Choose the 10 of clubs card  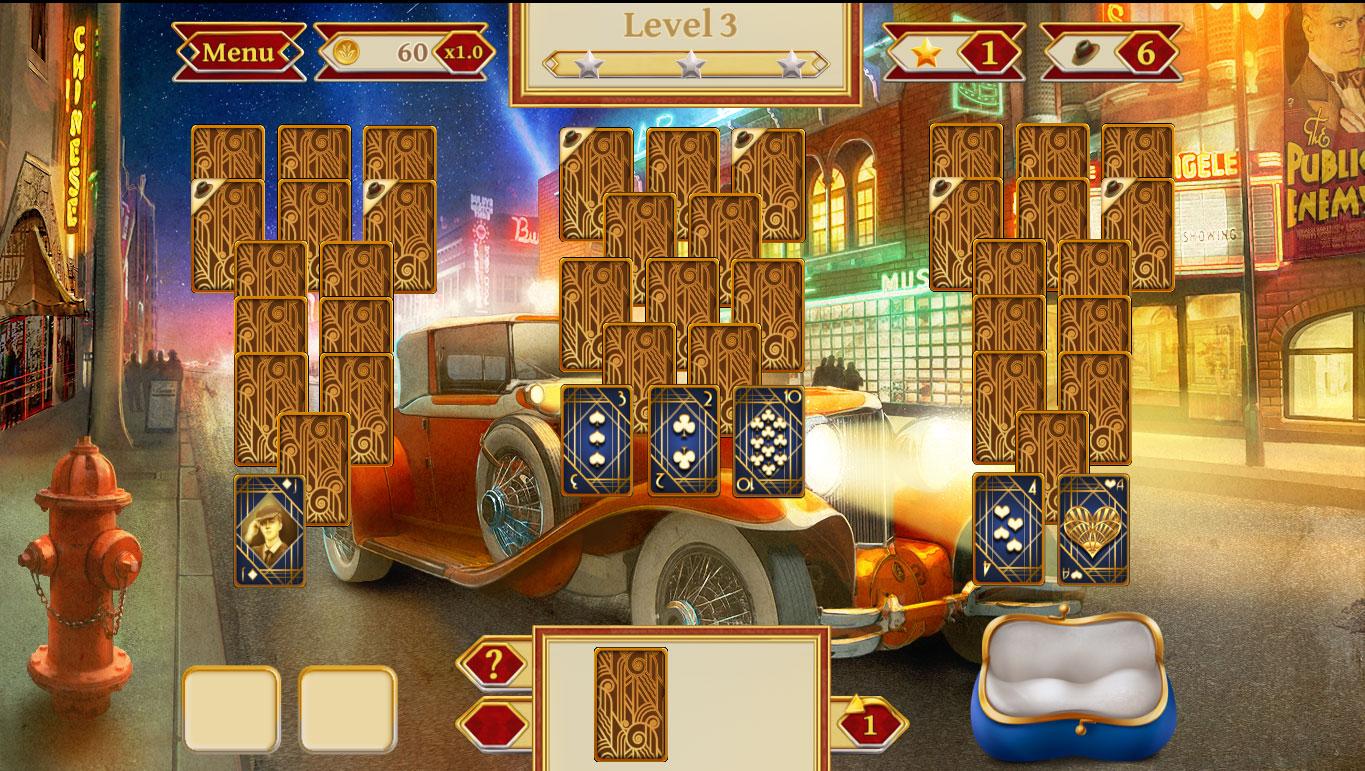769,441
